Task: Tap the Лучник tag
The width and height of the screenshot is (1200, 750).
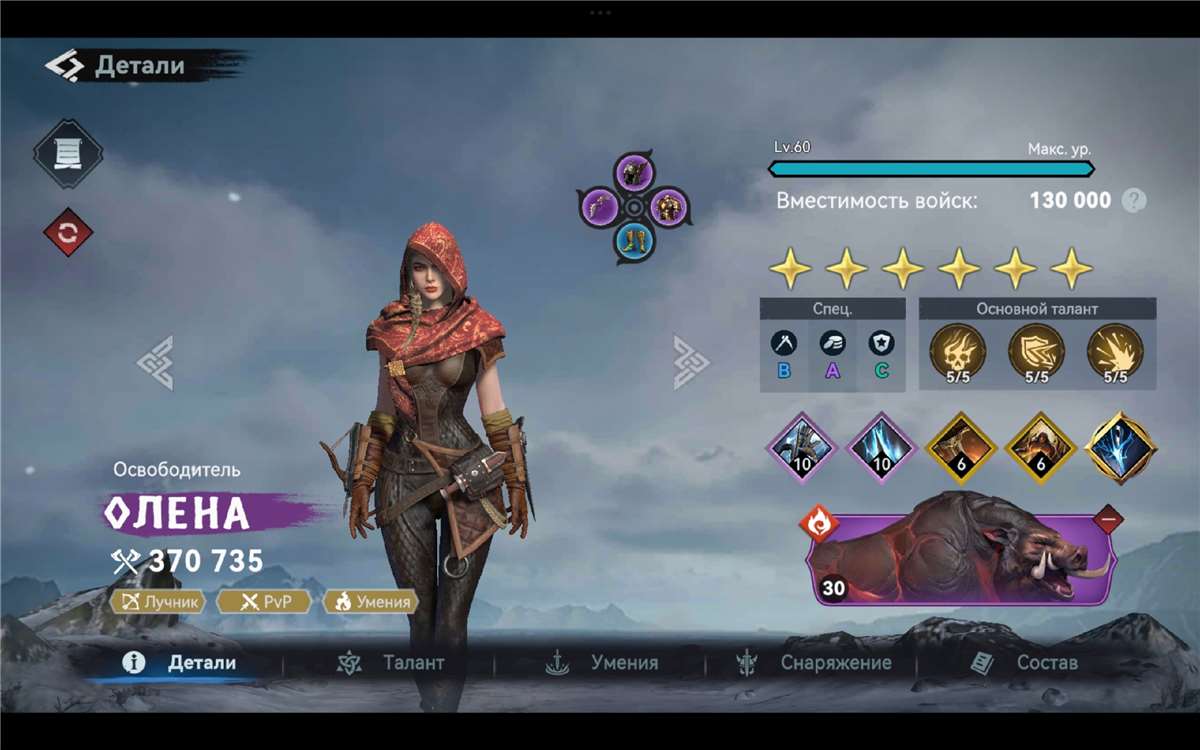Action: [x=160, y=601]
